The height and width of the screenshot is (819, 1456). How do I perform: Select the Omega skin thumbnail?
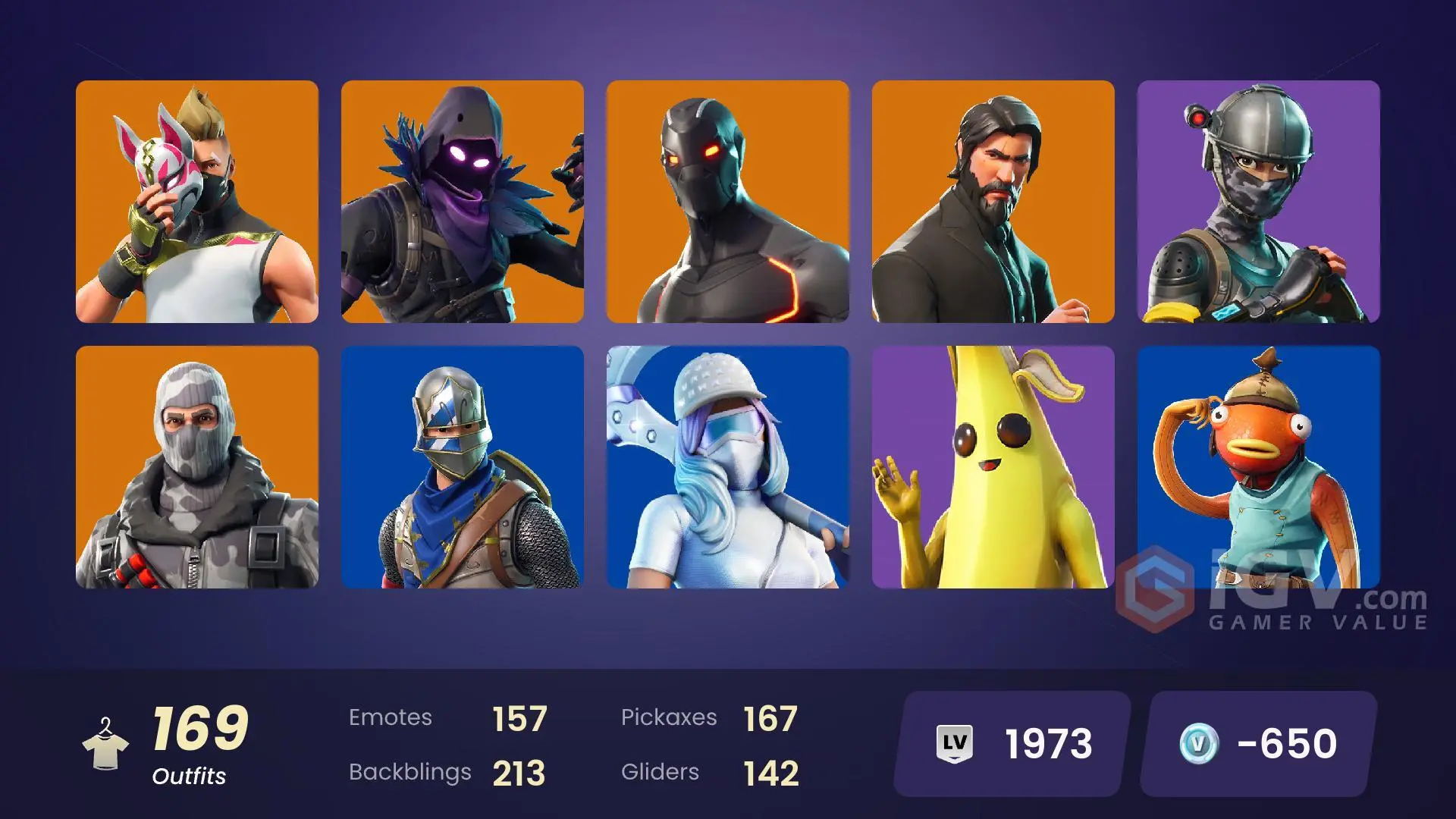point(728,205)
